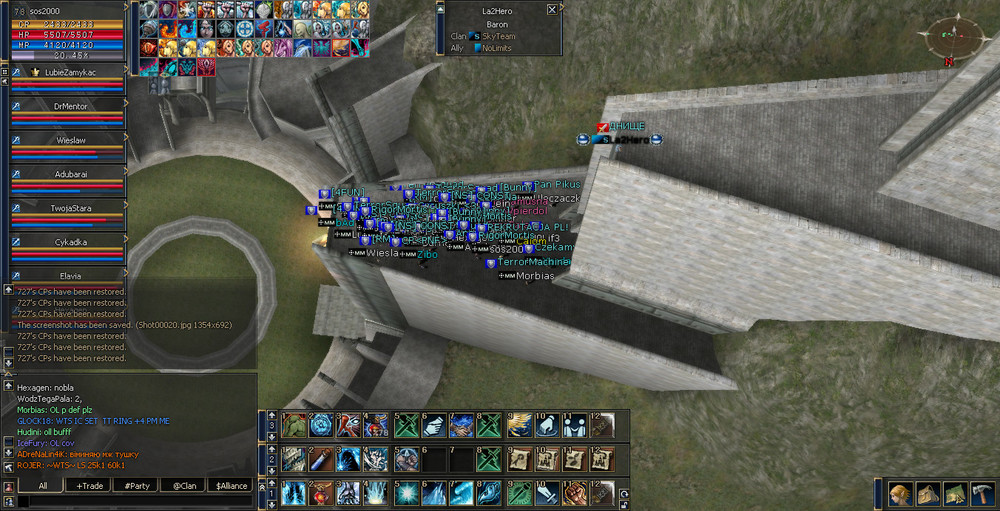The height and width of the screenshot is (511, 1000).
Task: Close the La2Hero target window
Action: point(552,9)
